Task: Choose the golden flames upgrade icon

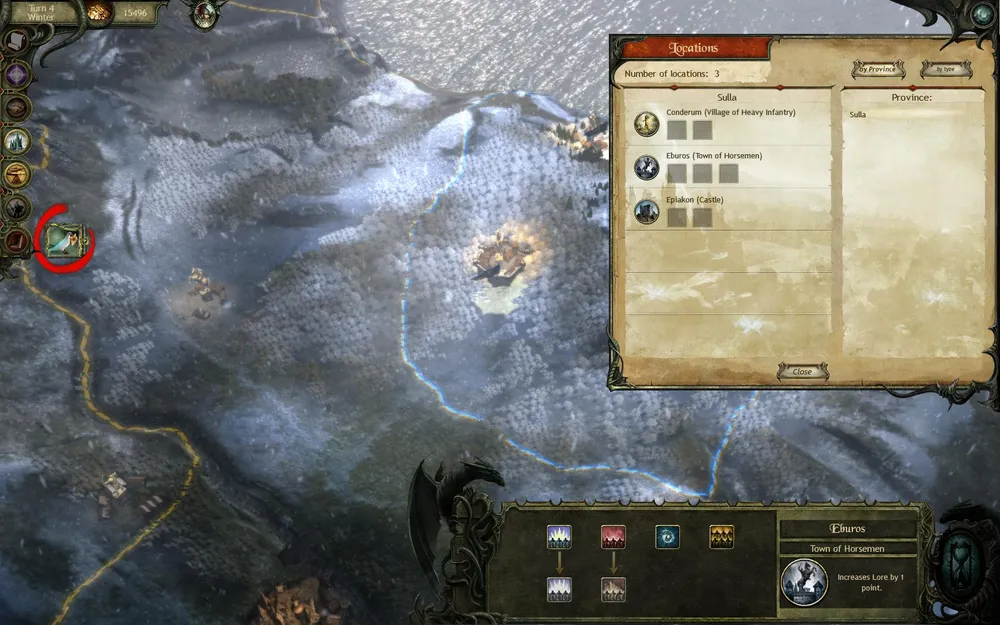Action: click(x=721, y=537)
